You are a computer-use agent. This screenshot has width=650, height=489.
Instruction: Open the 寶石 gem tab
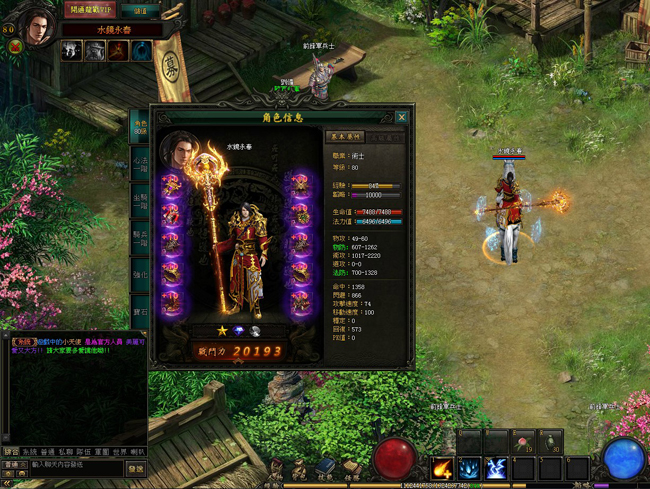(140, 310)
